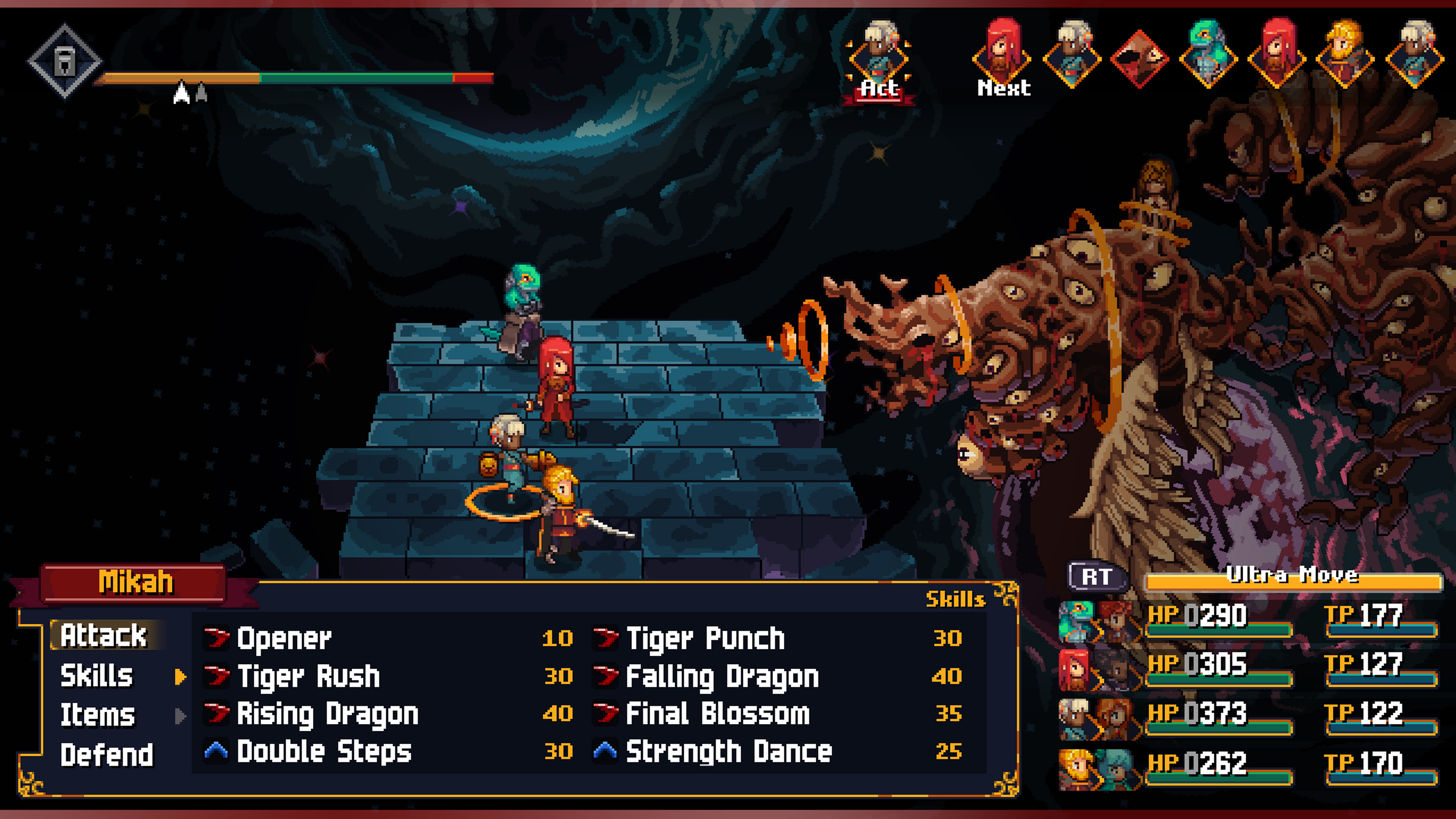Use the Final Blossom skill
Viewport: 1456px width, 819px height.
[x=718, y=714]
